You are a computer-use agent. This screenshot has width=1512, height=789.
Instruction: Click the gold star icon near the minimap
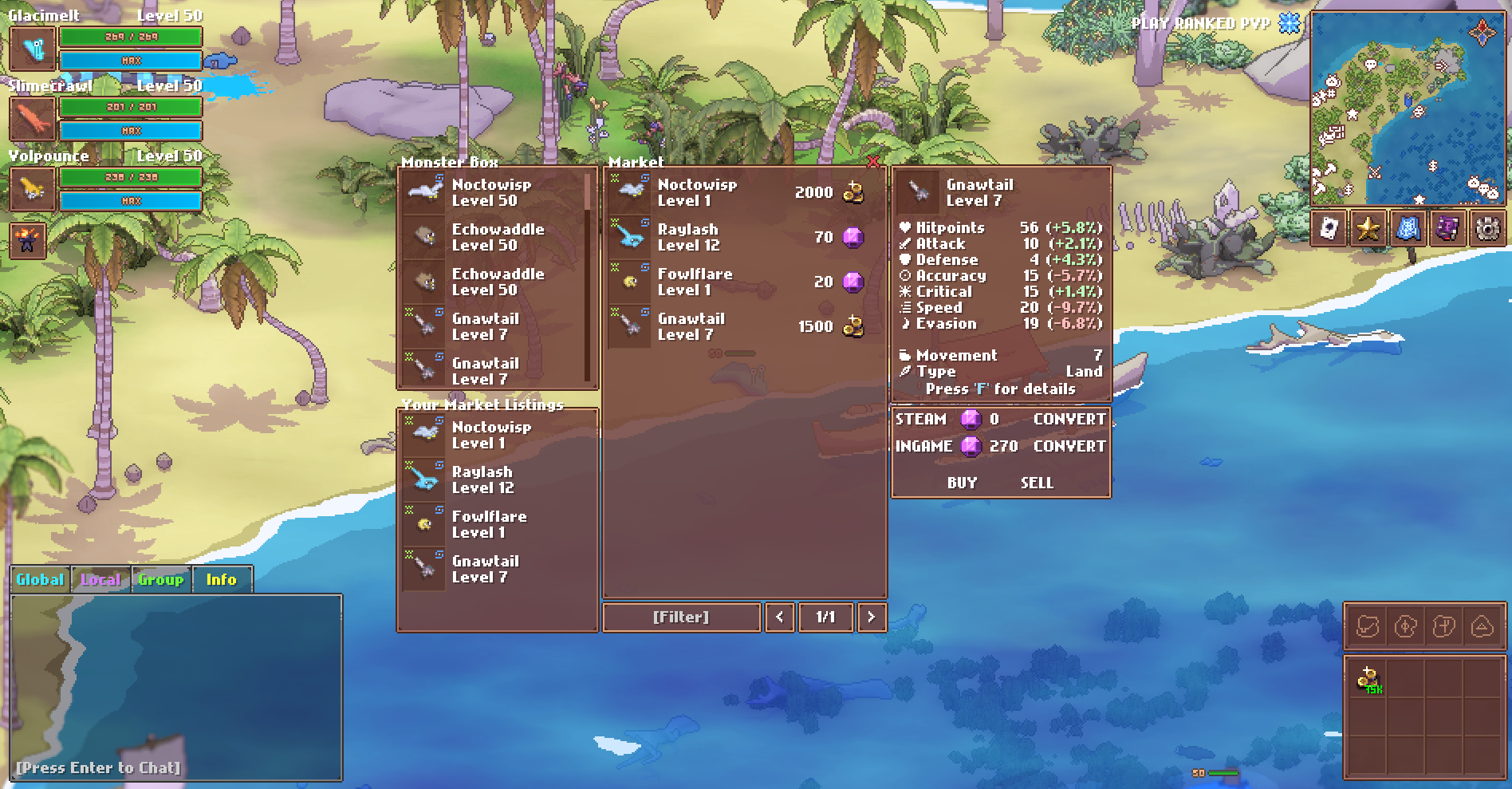point(1367,230)
